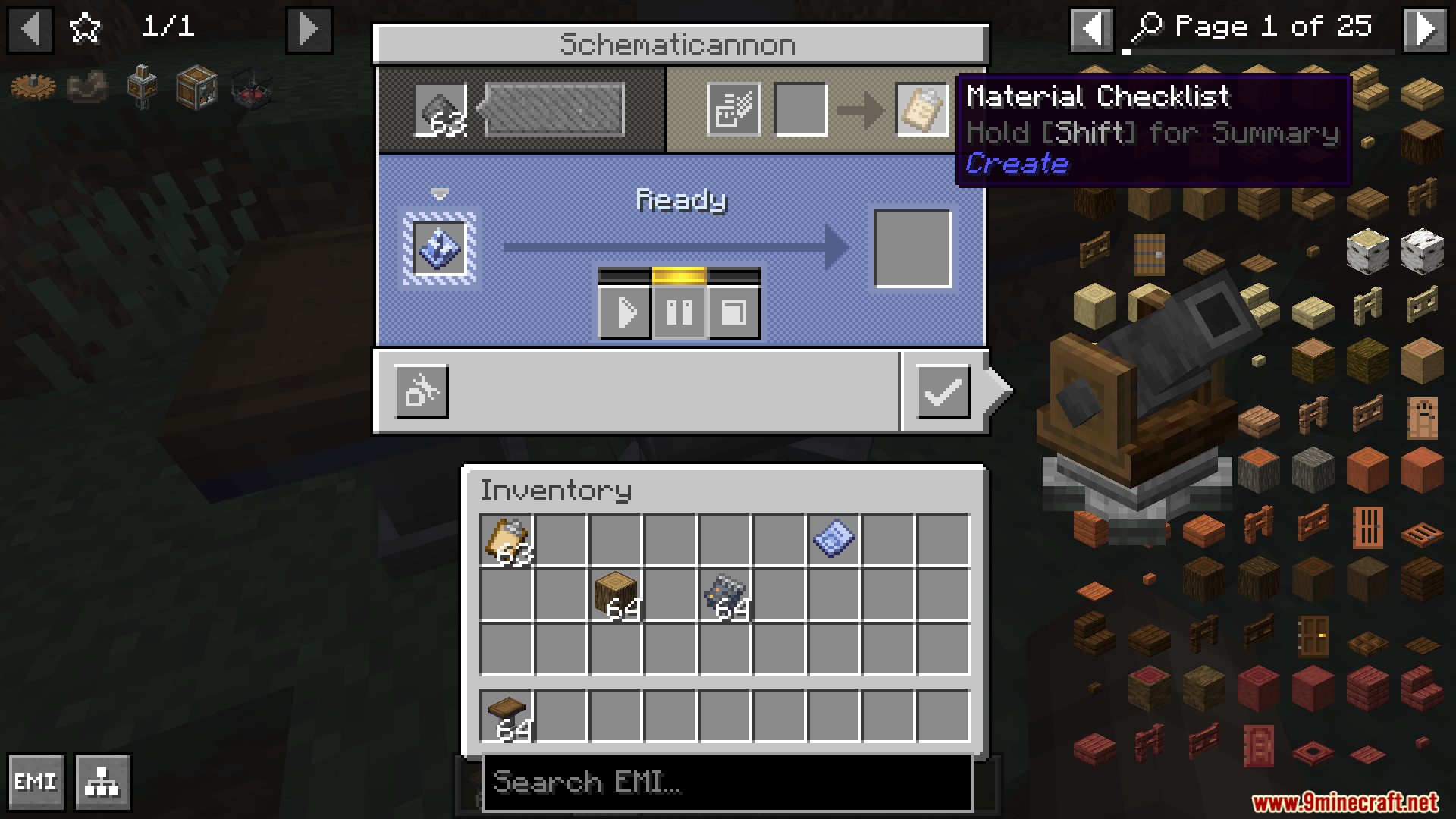Pick up the clipboard stack in inventory

[507, 540]
